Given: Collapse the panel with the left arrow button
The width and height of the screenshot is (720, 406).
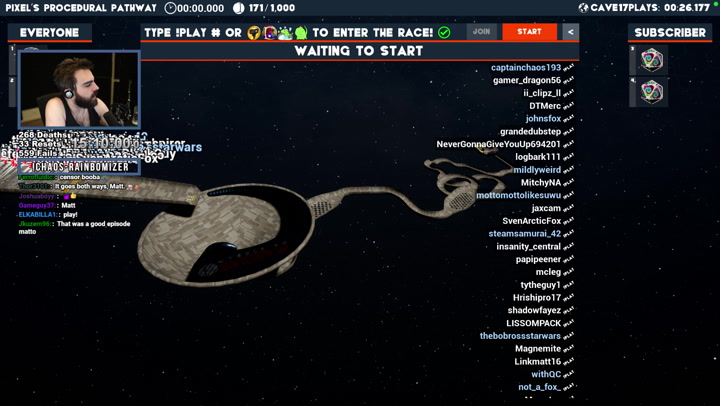Looking at the screenshot, I should pos(570,32).
